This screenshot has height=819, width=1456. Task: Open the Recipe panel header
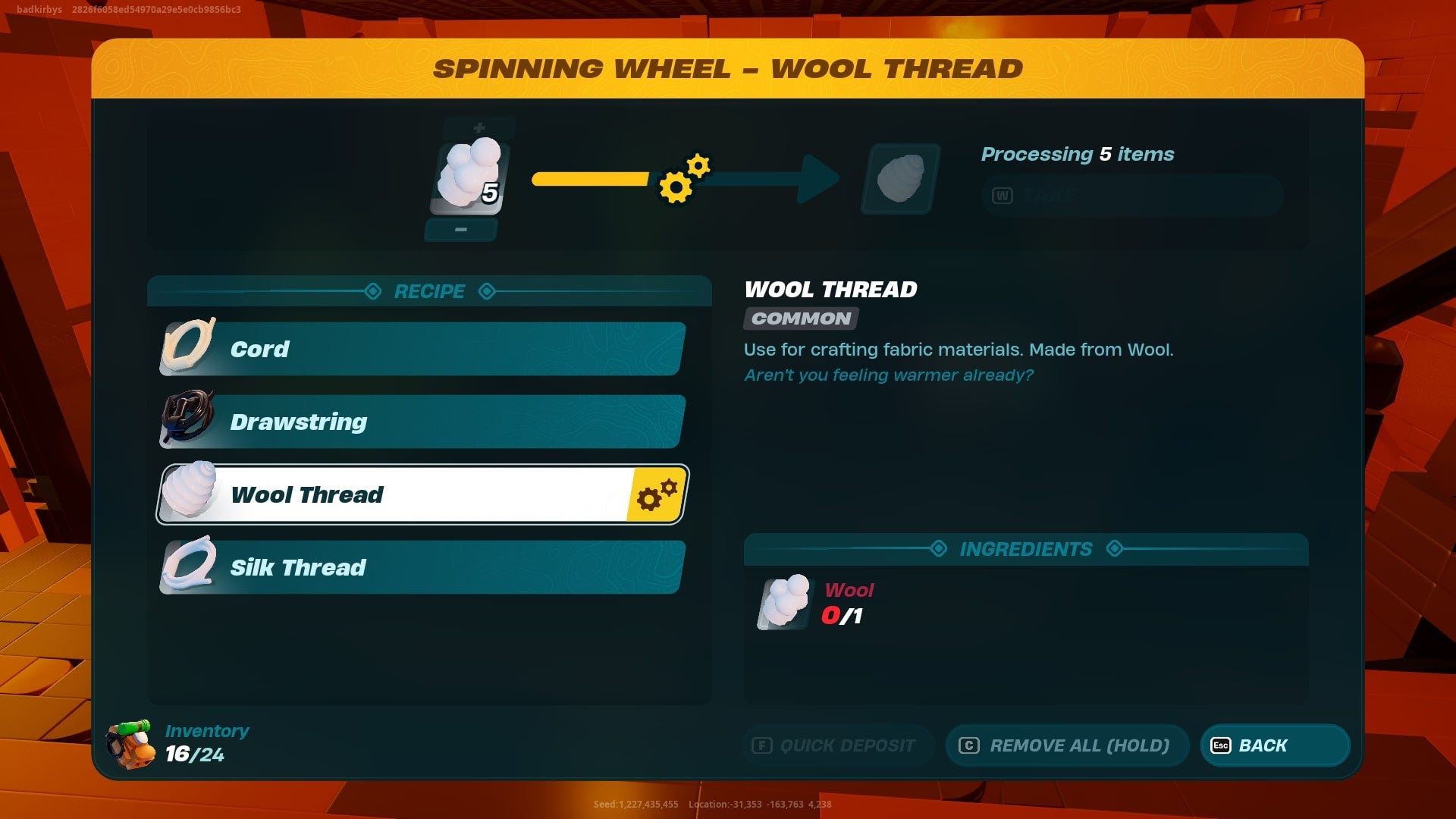428,291
